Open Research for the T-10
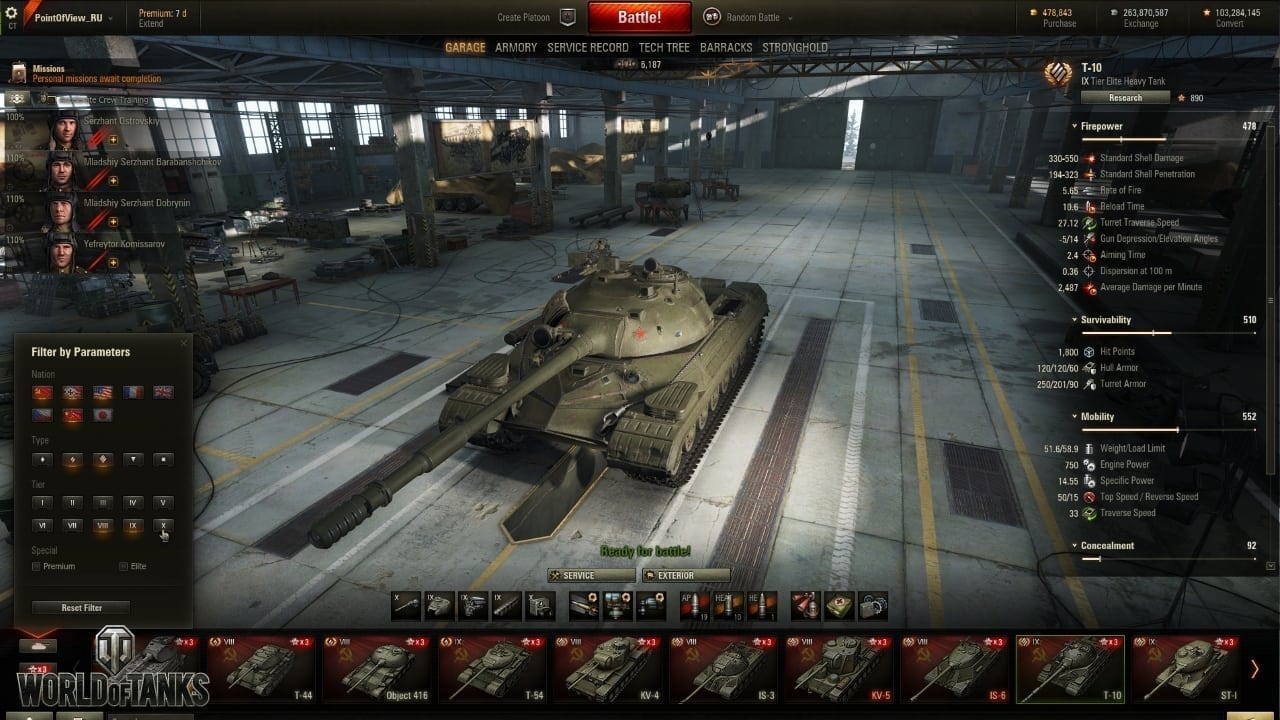Viewport: 1280px width, 720px height. [x=1125, y=98]
